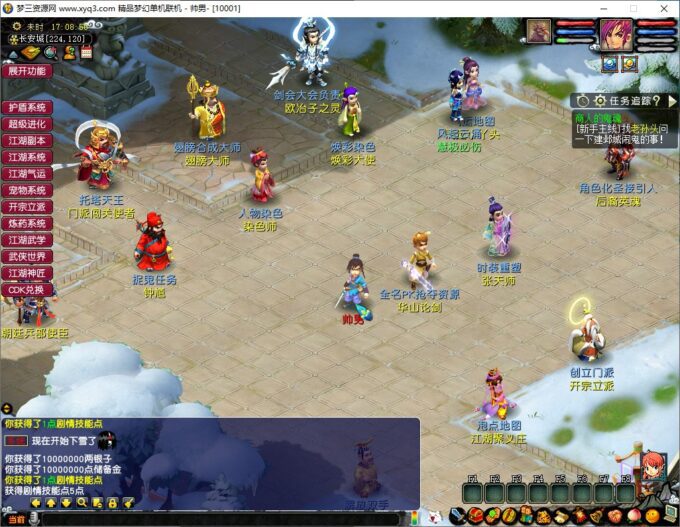
Task: Expand the 展开功能 function menu
Action: click(27, 72)
